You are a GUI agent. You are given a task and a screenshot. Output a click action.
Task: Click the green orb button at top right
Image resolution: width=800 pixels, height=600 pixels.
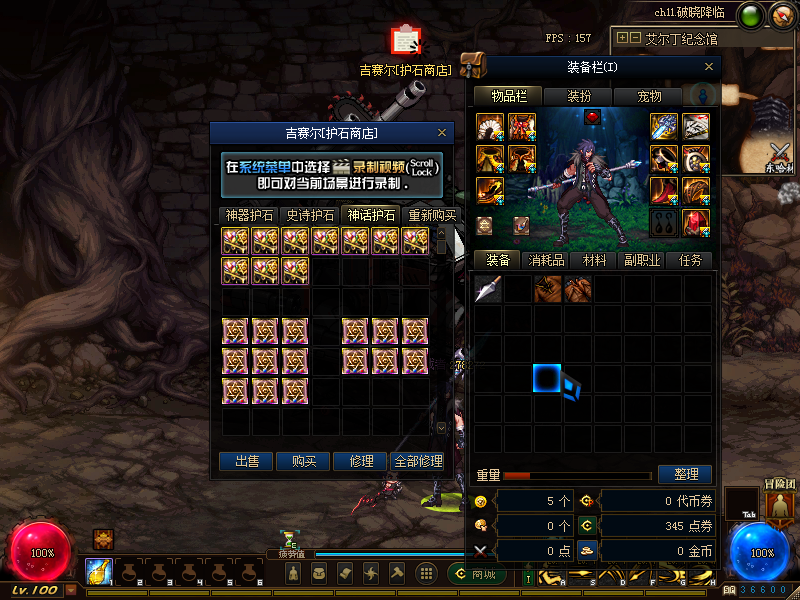pyautogui.click(x=749, y=15)
